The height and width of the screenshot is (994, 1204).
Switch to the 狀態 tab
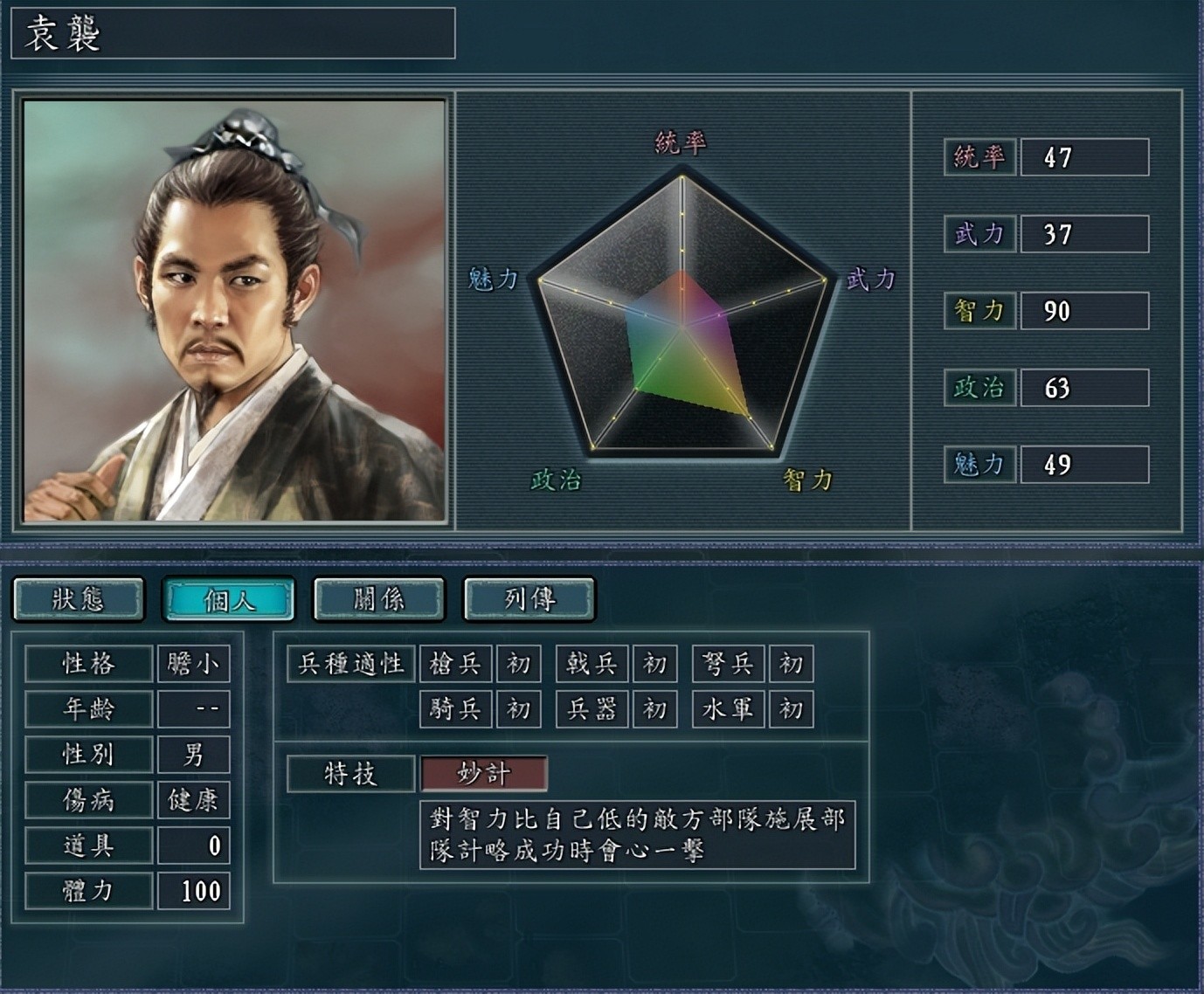tap(79, 599)
